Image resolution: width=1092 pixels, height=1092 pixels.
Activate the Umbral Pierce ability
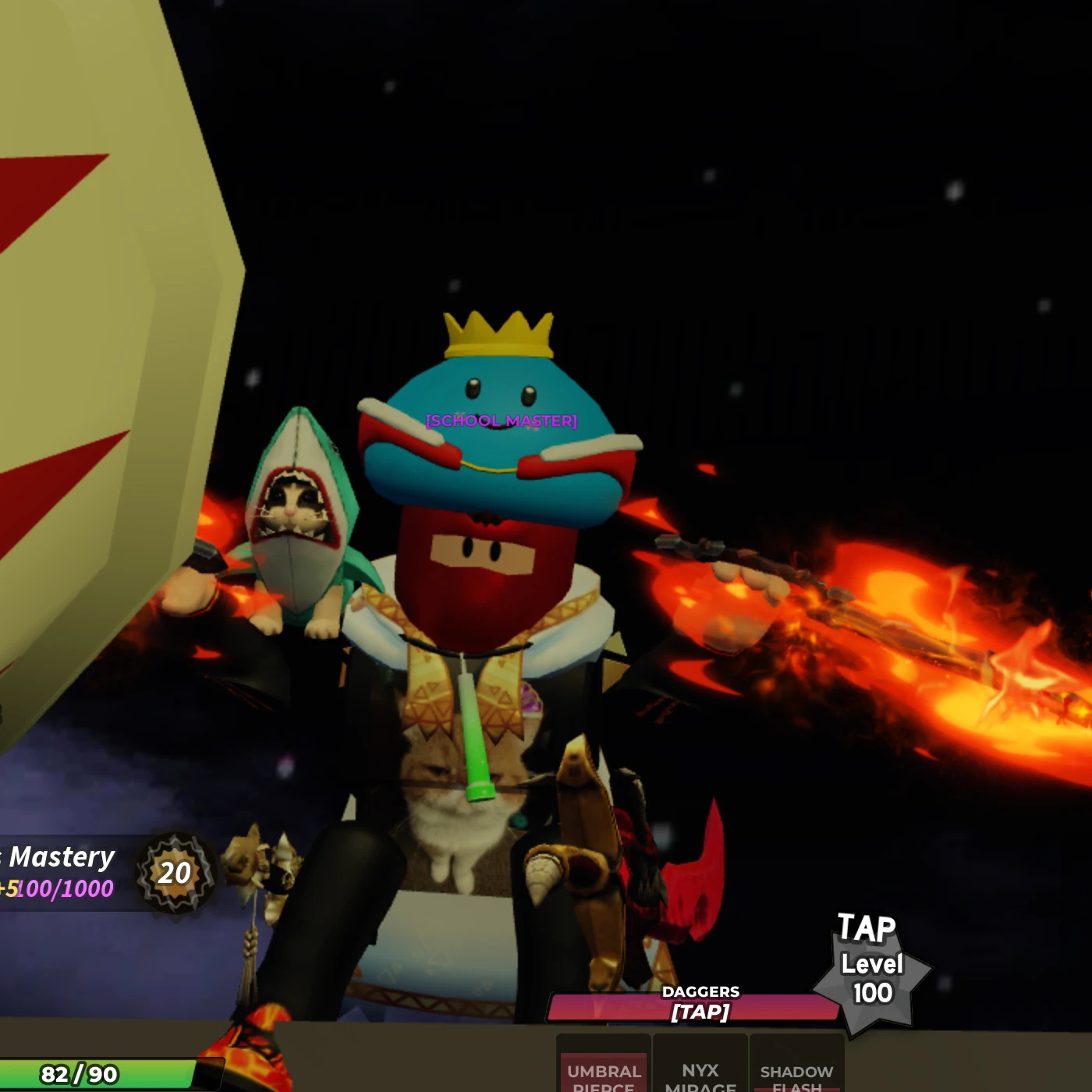point(604,1067)
